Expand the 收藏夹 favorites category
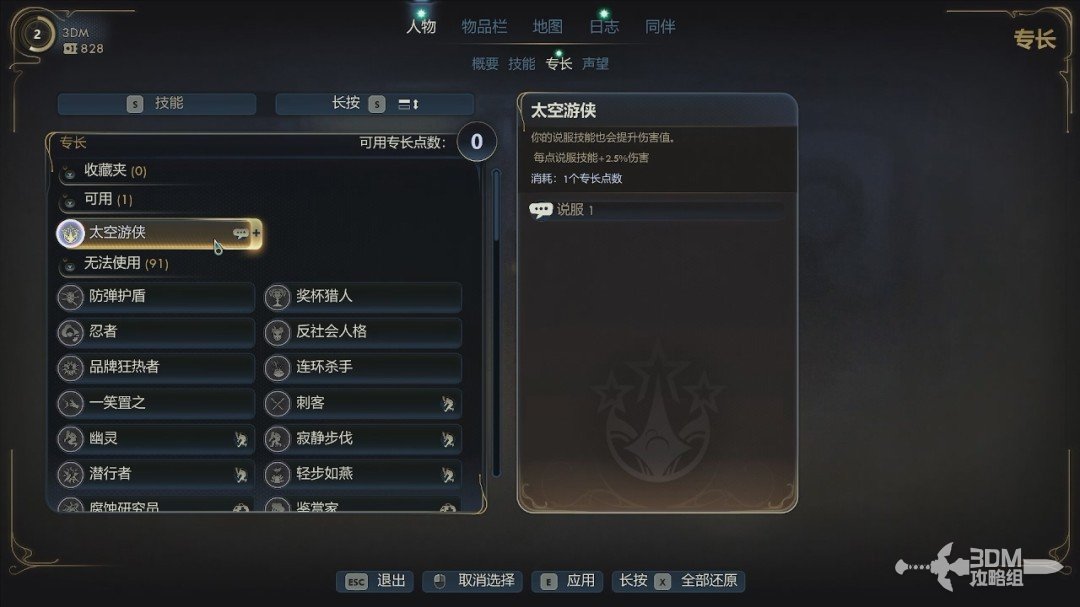The width and height of the screenshot is (1080, 607). tap(115, 171)
